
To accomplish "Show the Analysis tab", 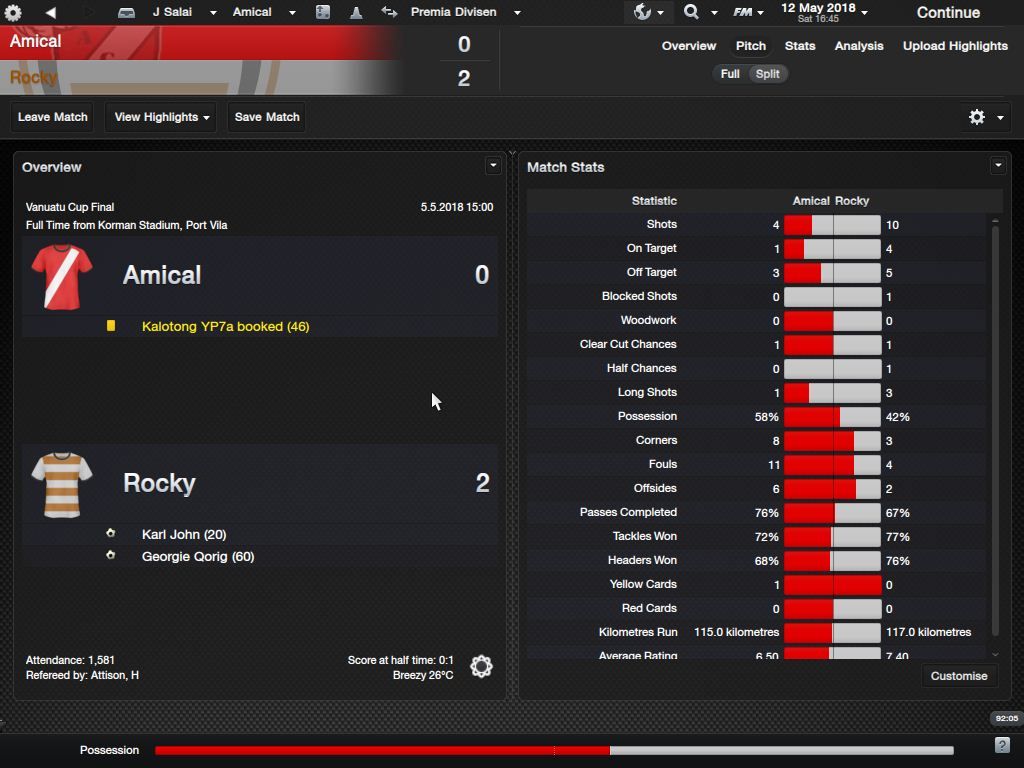I will (x=859, y=46).
